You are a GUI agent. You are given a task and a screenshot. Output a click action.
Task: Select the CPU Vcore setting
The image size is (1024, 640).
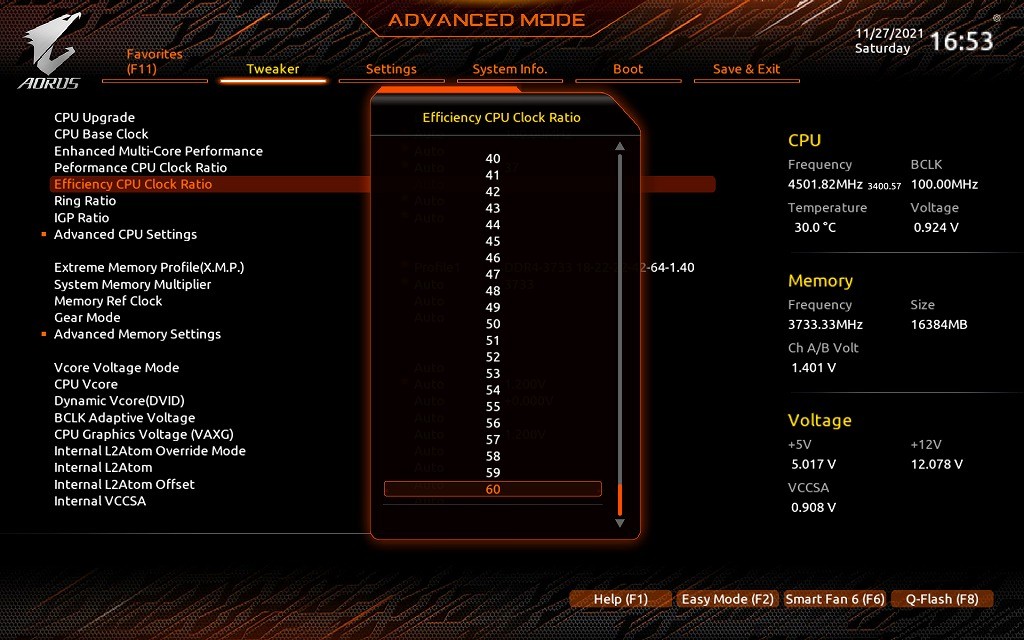86,384
